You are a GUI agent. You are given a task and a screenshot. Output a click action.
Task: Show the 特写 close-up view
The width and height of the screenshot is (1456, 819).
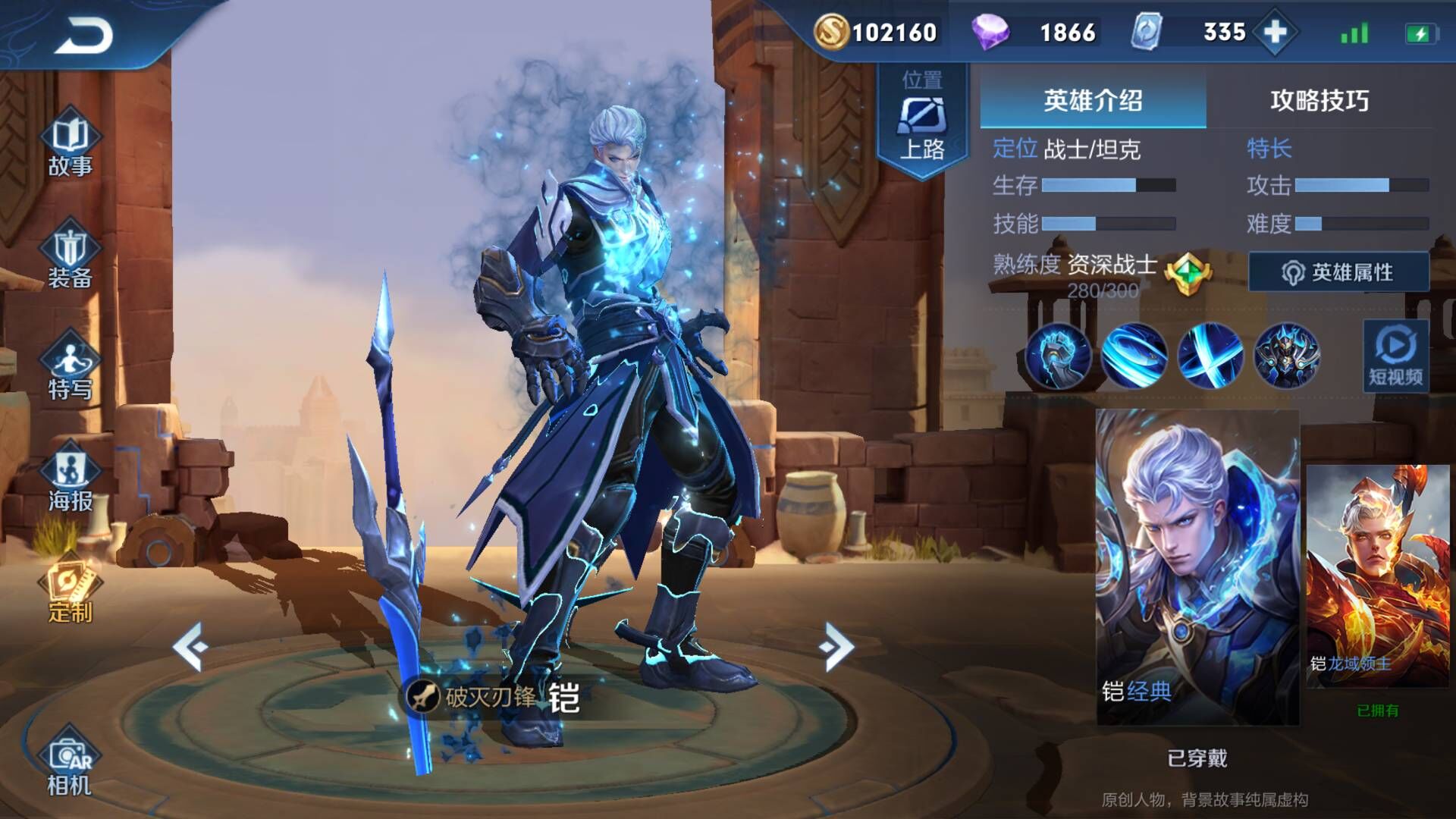pos(70,368)
